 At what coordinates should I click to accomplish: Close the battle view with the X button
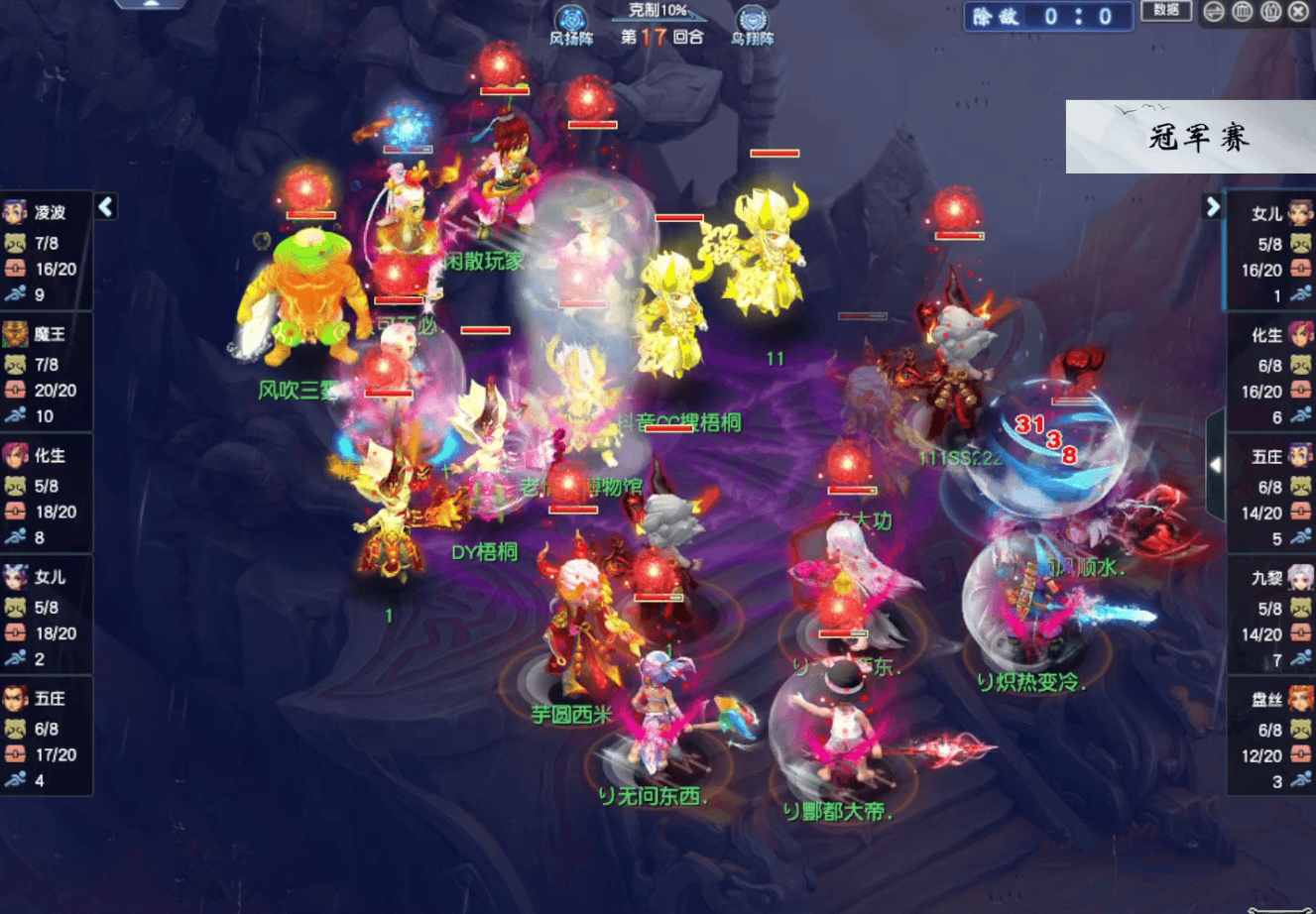pyautogui.click(x=1298, y=12)
